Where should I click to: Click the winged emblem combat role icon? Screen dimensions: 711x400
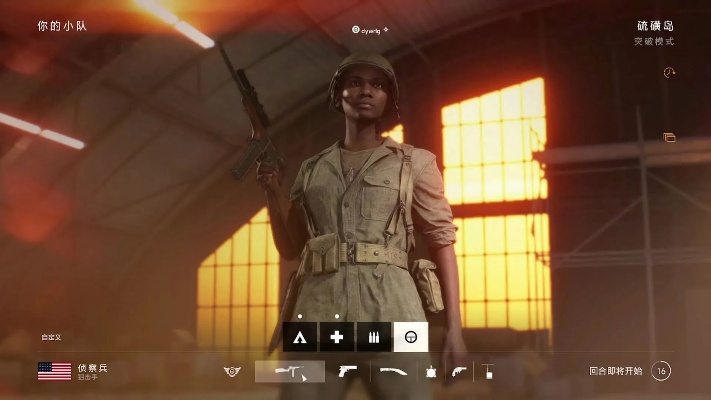(x=232, y=371)
